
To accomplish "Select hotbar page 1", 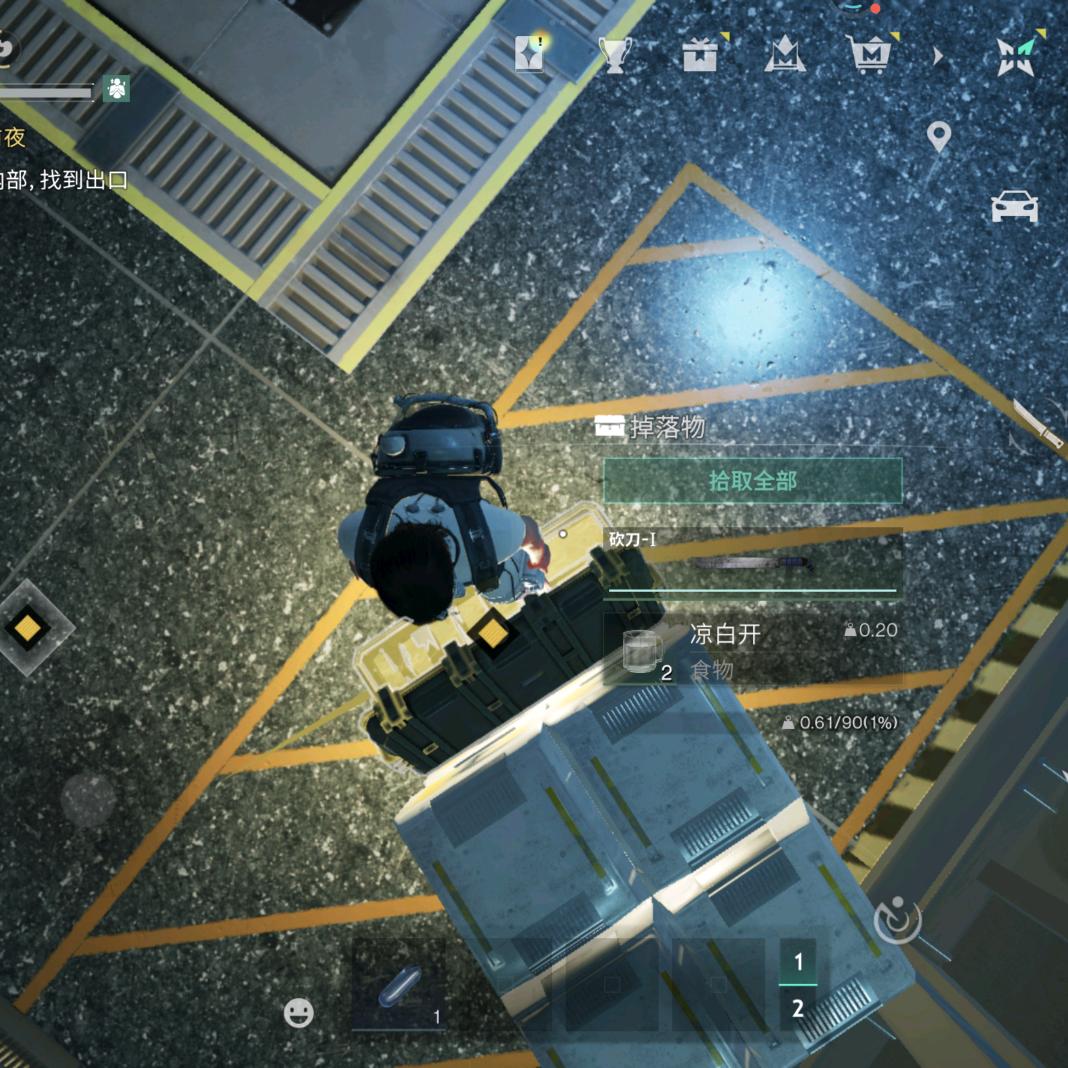I will coord(798,962).
